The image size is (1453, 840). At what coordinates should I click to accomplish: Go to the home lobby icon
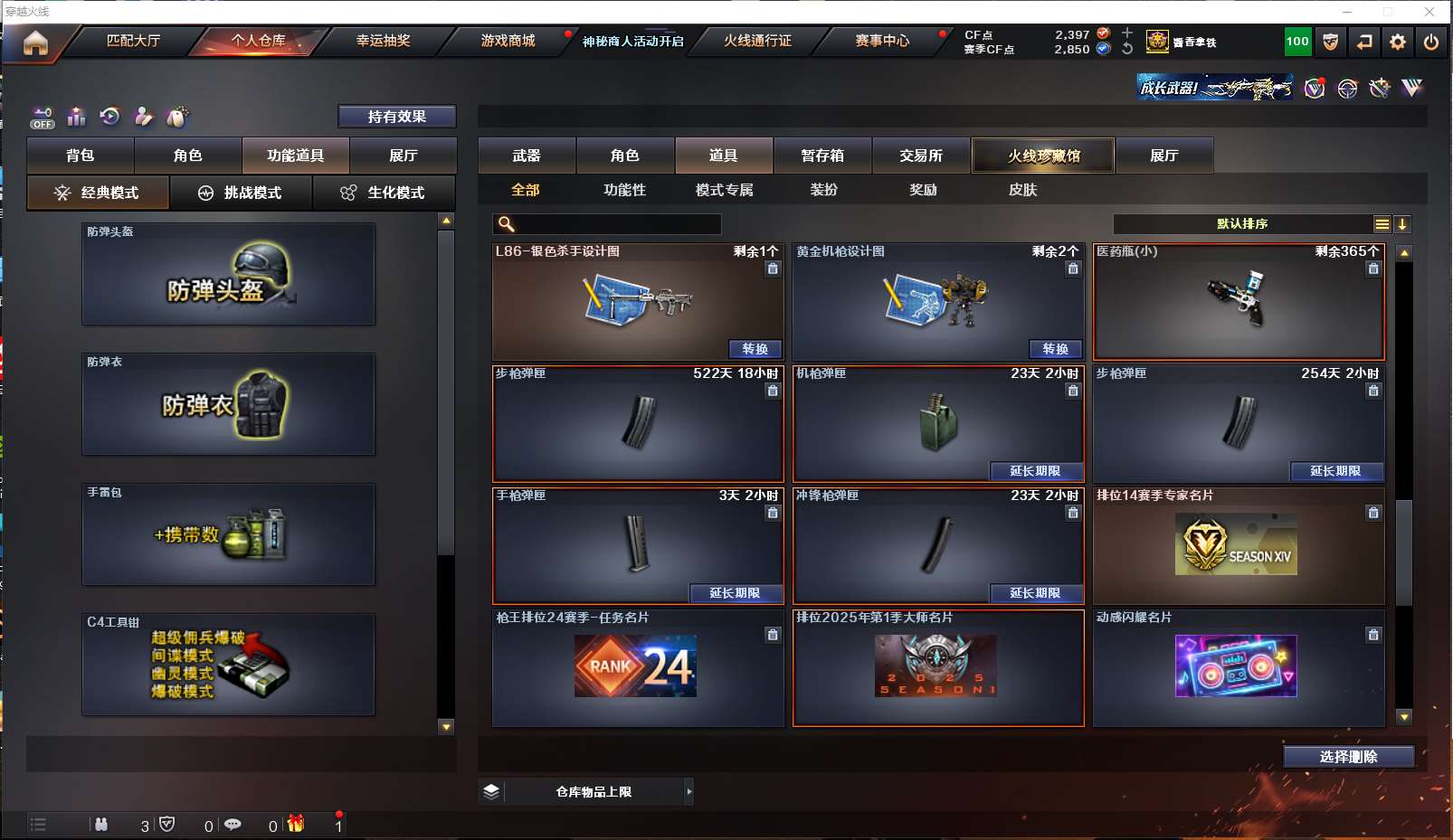coord(35,42)
